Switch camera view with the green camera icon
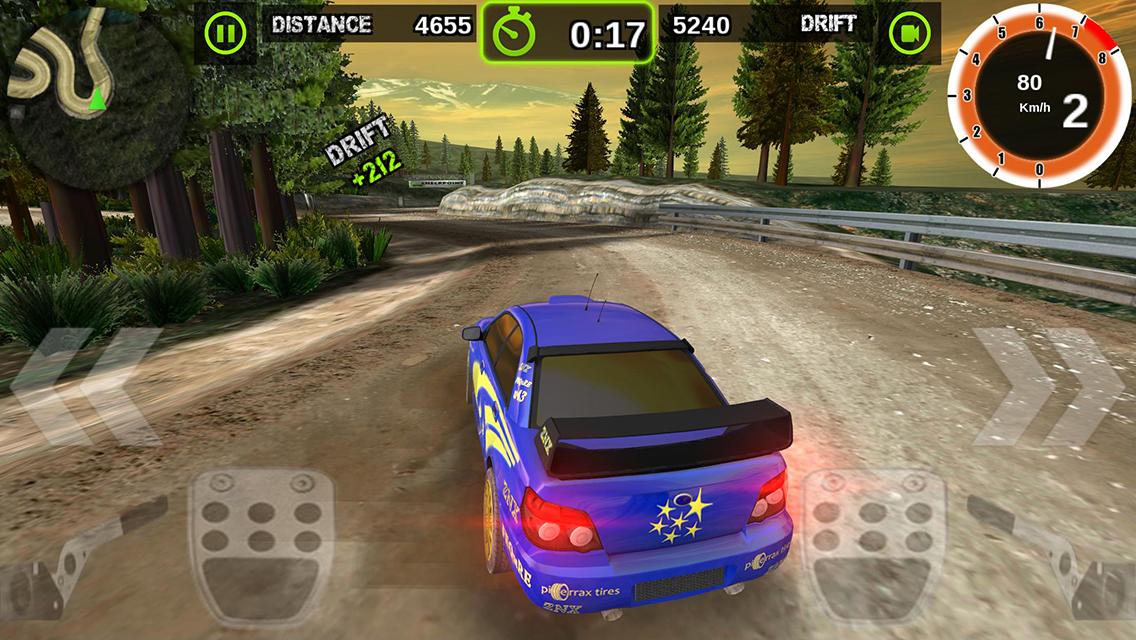Screen dimensions: 1136x640 tap(910, 34)
